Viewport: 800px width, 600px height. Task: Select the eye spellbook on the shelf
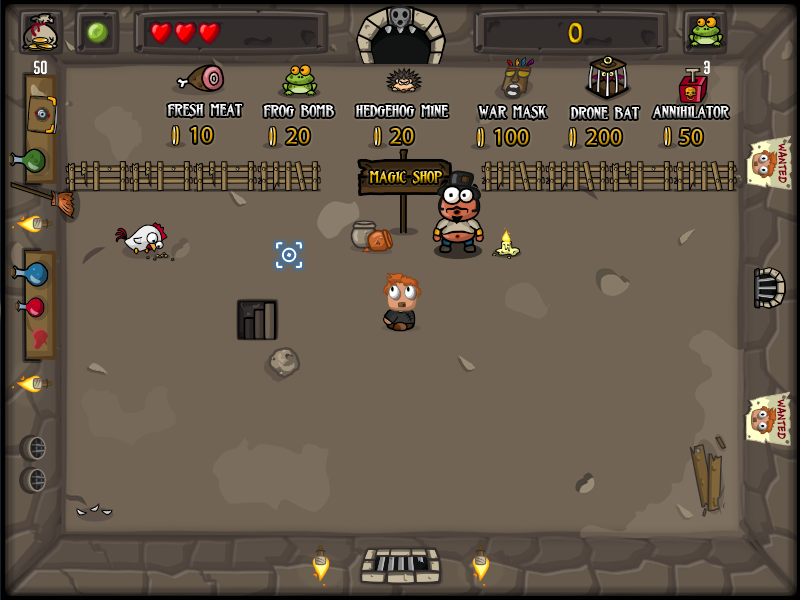click(41, 115)
